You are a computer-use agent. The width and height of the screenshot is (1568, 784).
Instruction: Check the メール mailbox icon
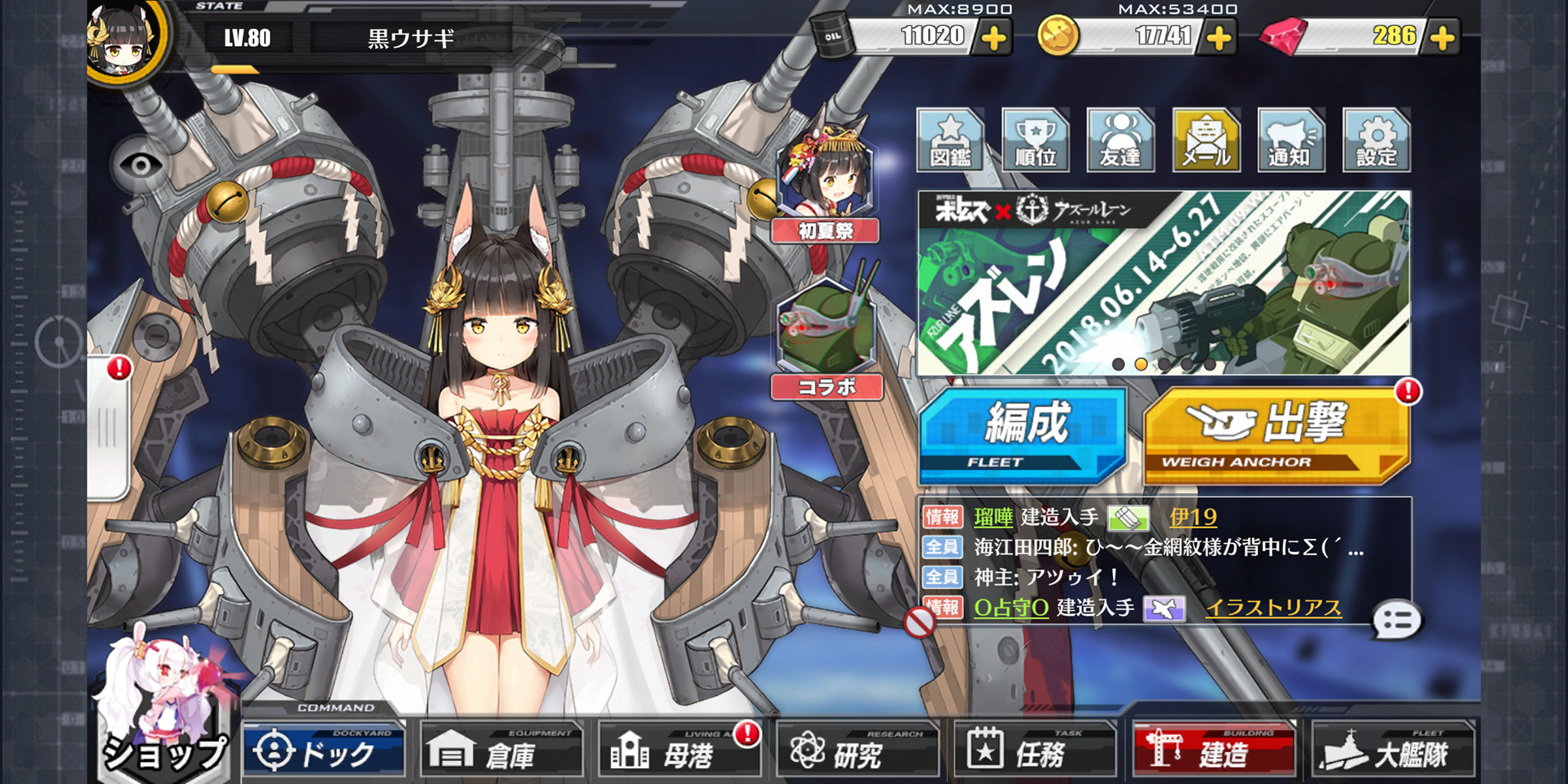pyautogui.click(x=1206, y=140)
